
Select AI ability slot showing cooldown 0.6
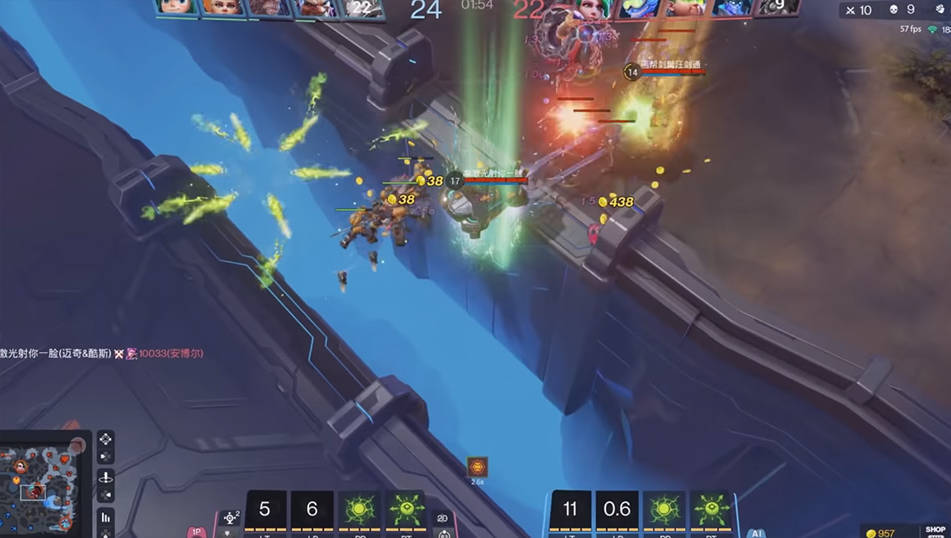[617, 510]
